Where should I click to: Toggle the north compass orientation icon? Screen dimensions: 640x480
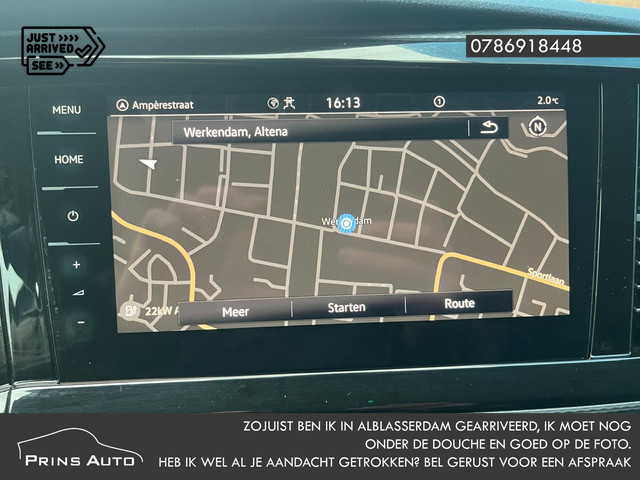pyautogui.click(x=538, y=127)
